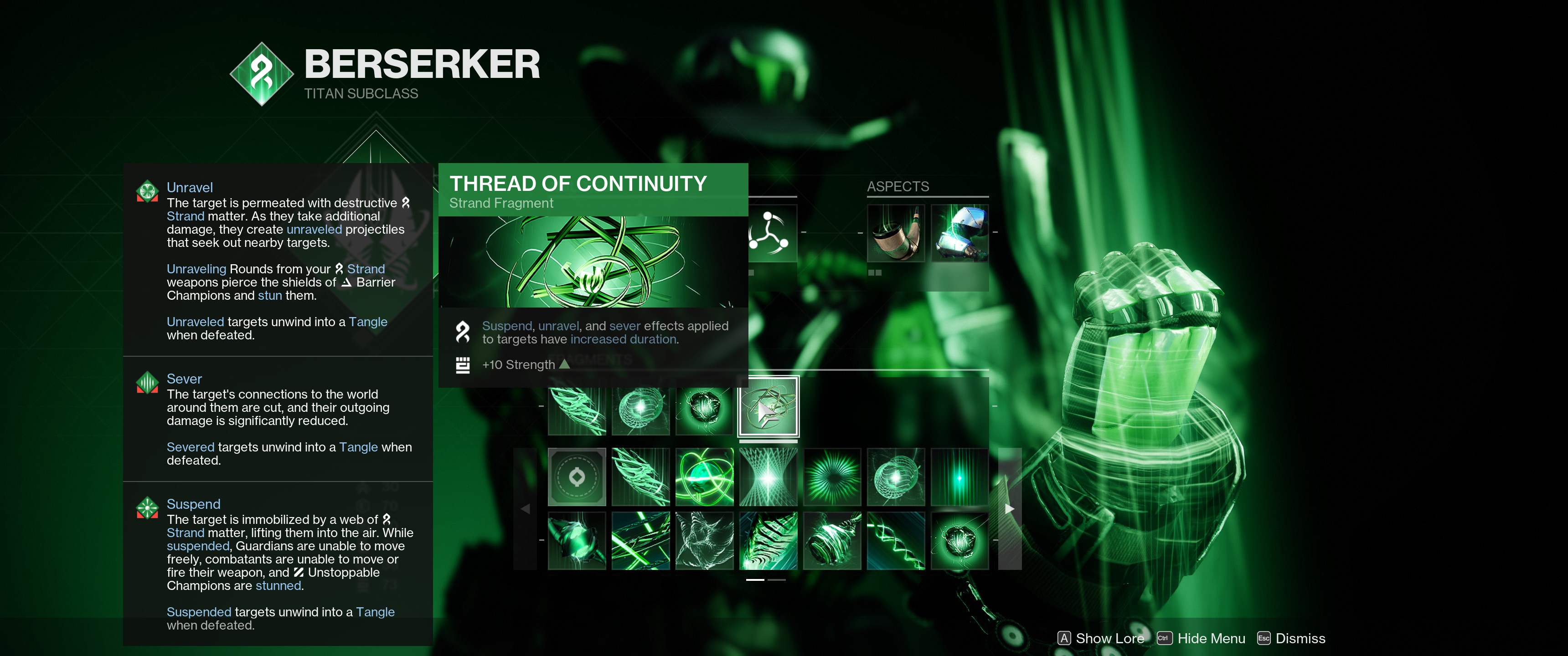Viewport: 1568px width, 656px height.
Task: Choose the ribbed fern leaf fragment
Action: [x=768, y=540]
